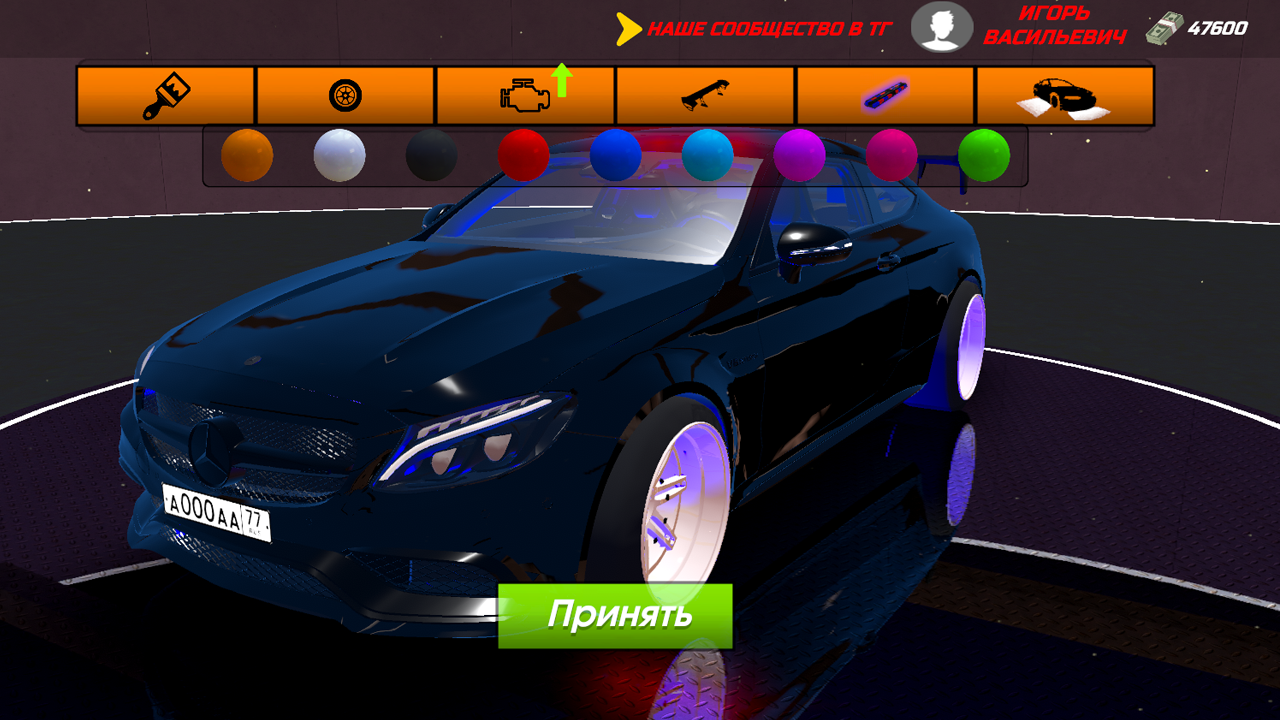Click the cash stack money icon
This screenshot has height=720, width=1280.
click(1163, 27)
